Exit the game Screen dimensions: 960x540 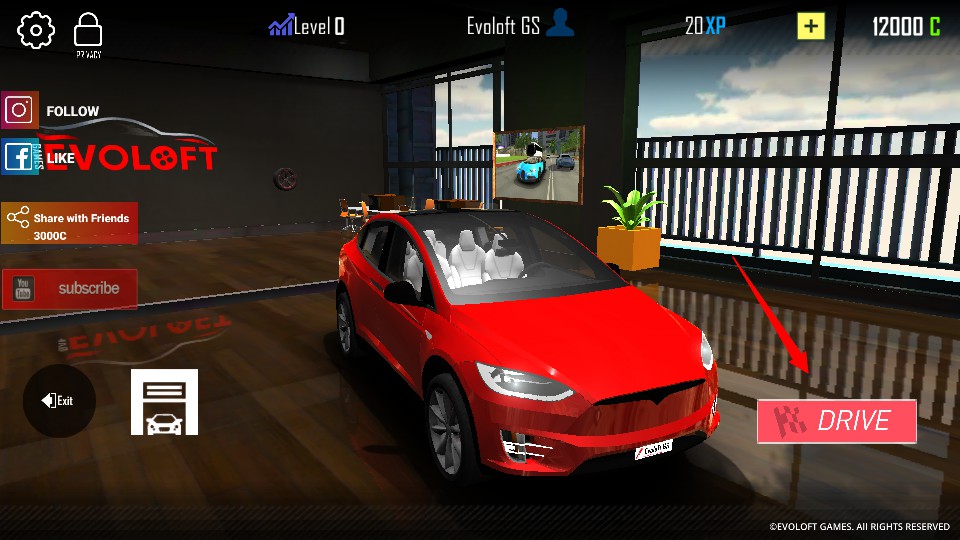coord(59,401)
